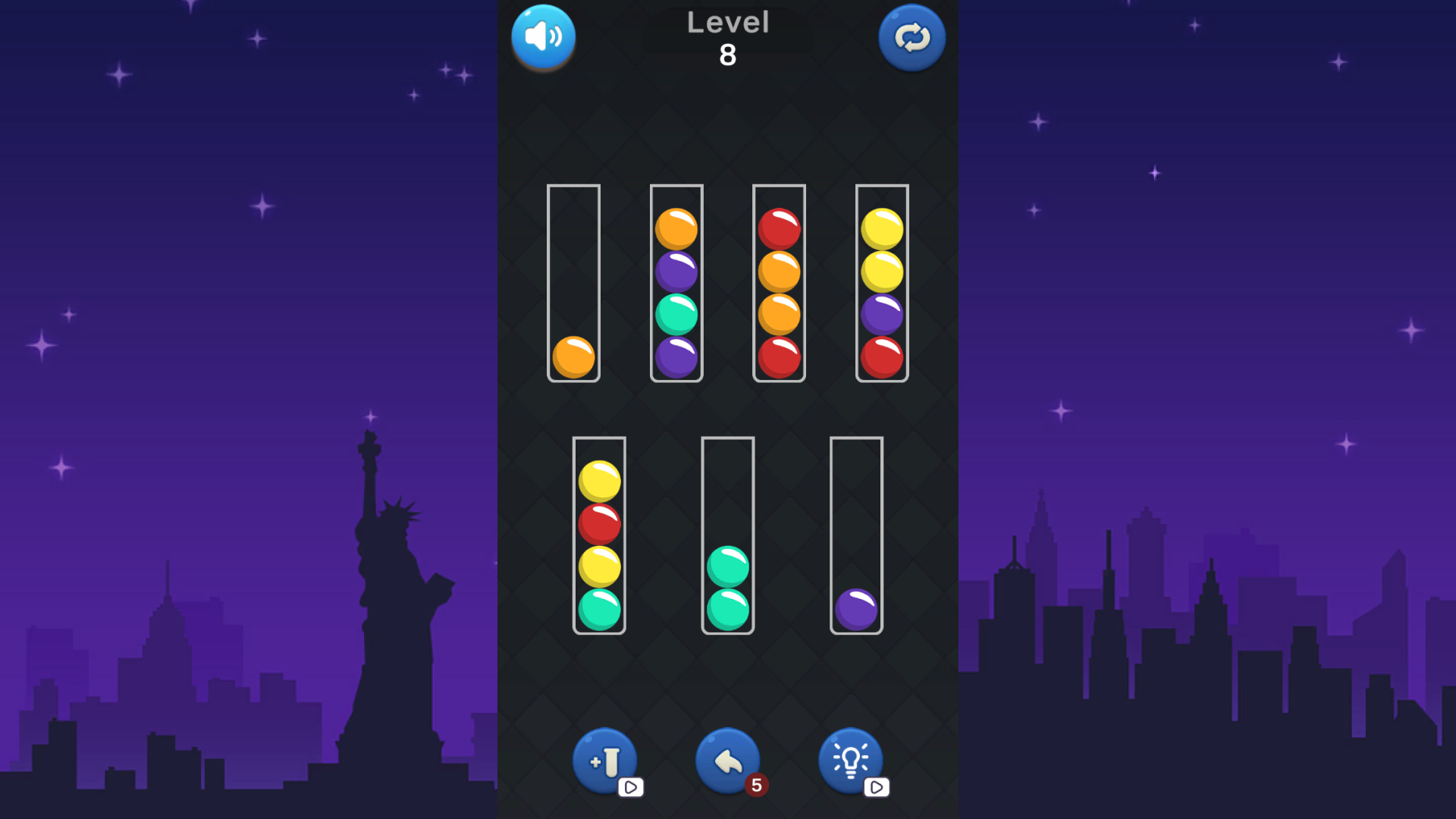
Task: Click the red undo counter badge showing 5
Action: [755, 786]
